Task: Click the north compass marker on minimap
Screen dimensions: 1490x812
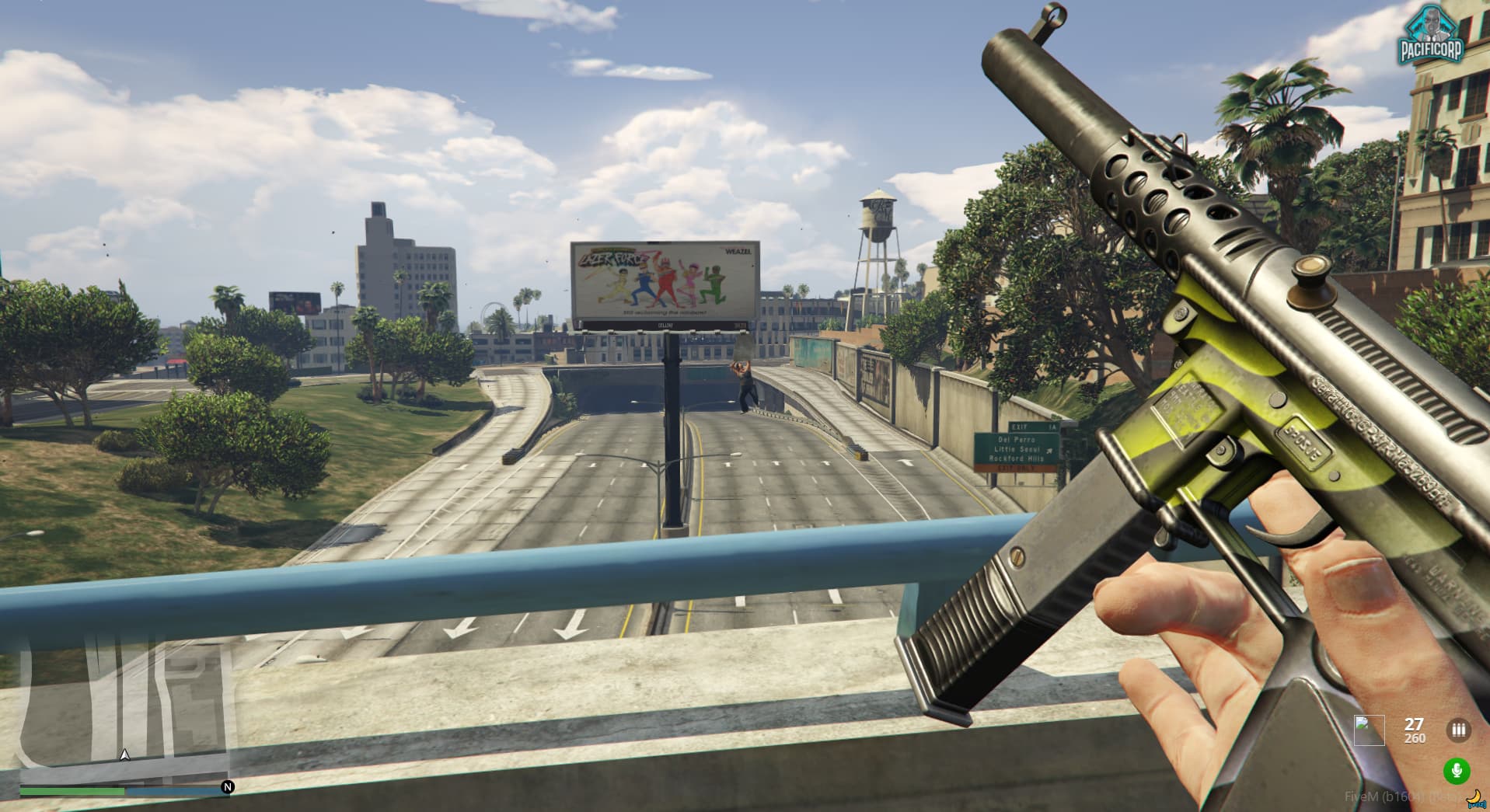Action: 228,787
